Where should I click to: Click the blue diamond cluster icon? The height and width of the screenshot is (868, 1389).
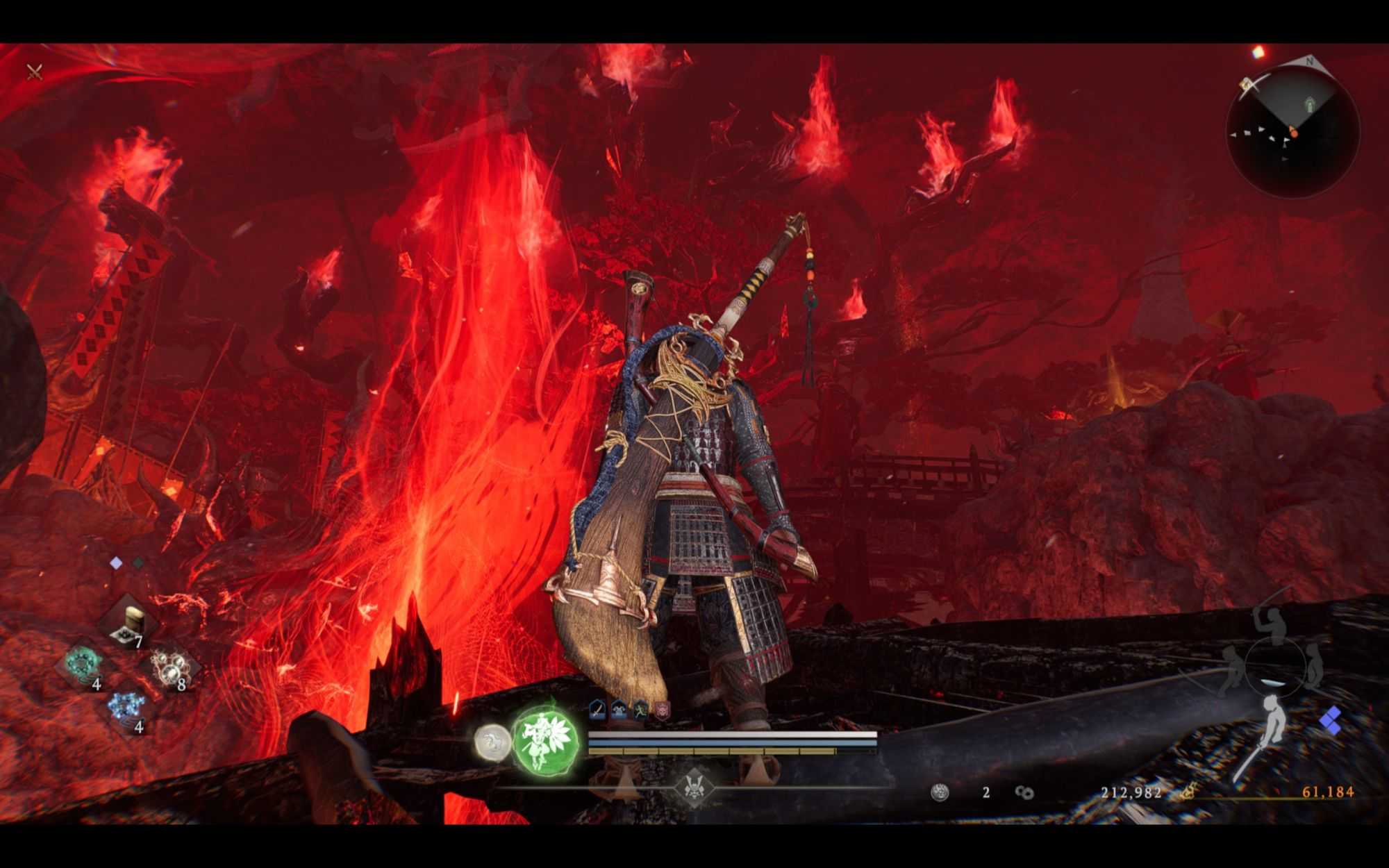pos(1331,721)
